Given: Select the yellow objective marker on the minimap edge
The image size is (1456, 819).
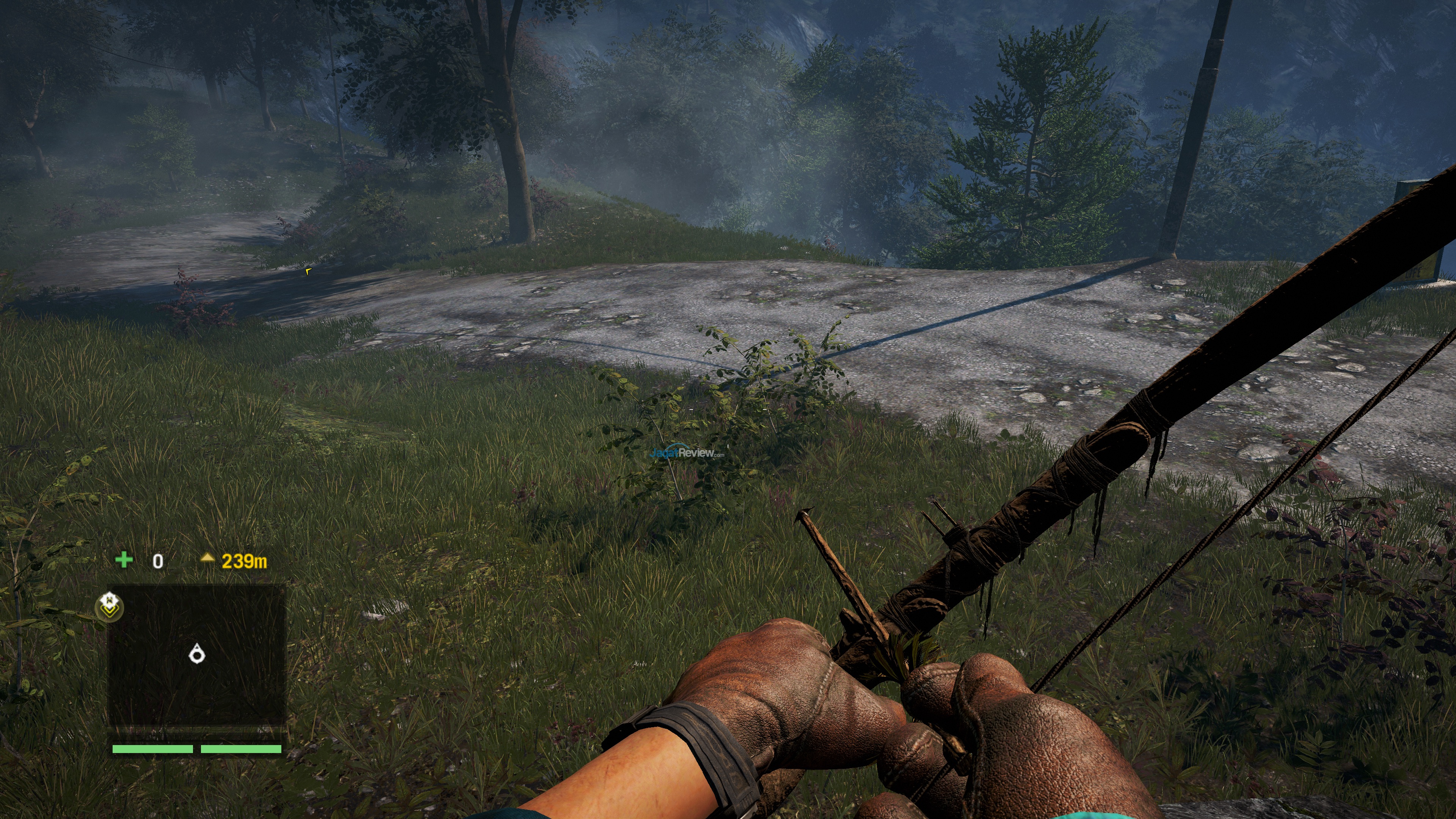Looking at the screenshot, I should (109, 607).
